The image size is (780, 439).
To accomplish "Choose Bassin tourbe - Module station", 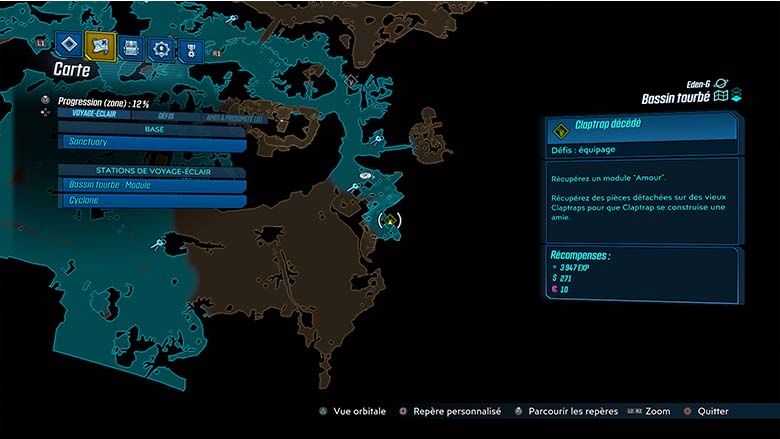I will tap(152, 185).
